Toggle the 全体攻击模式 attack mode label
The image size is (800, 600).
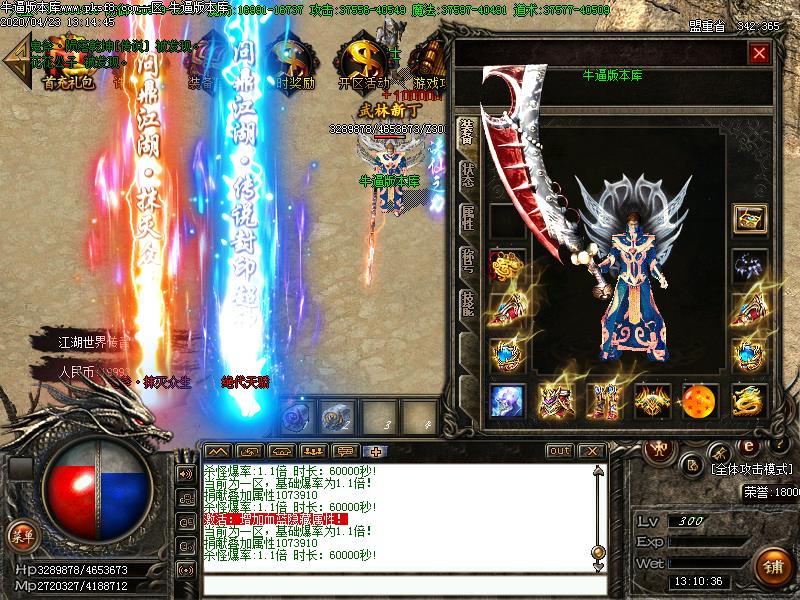(751, 468)
